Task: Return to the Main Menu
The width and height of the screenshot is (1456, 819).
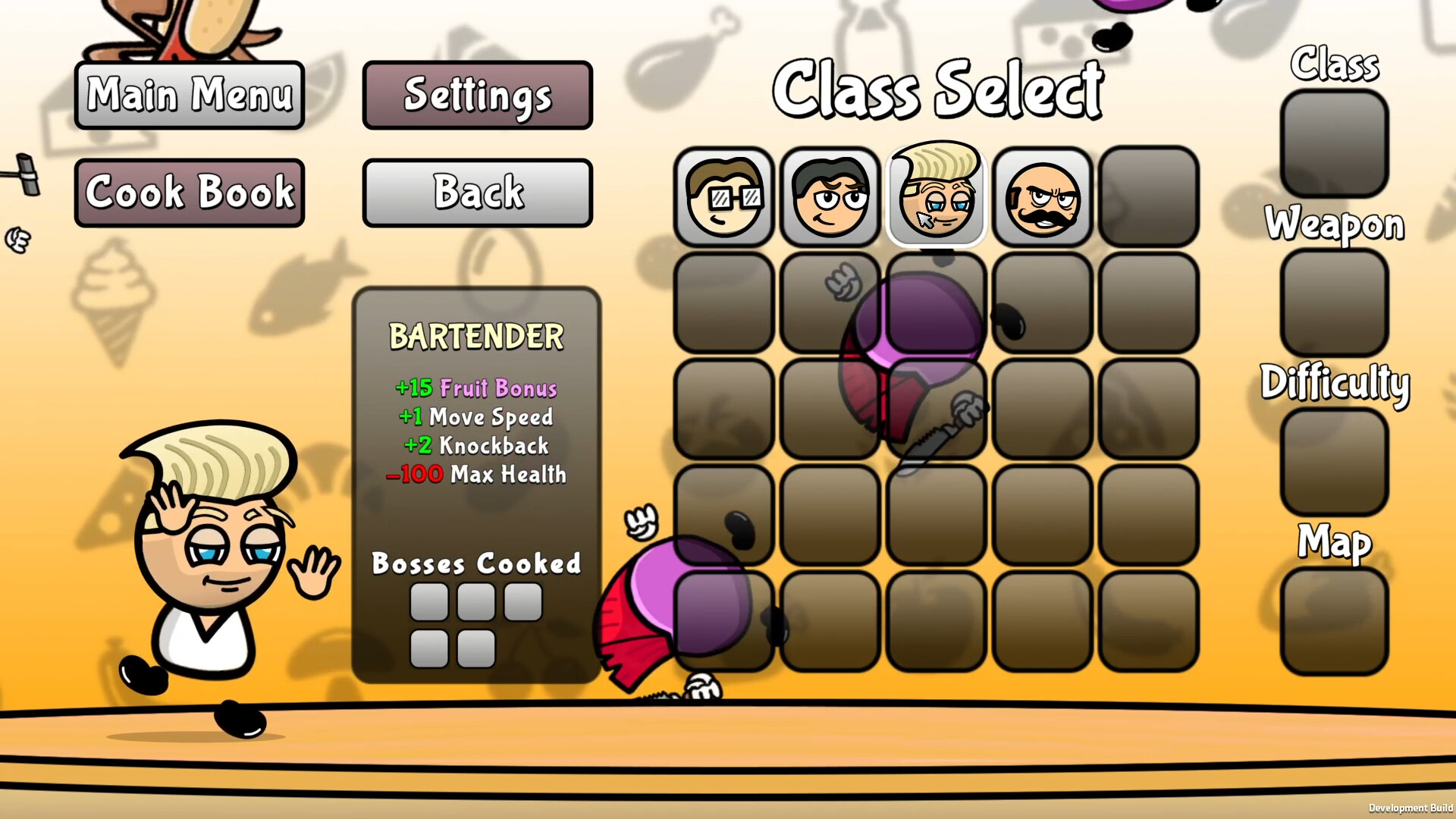Action: click(x=189, y=96)
